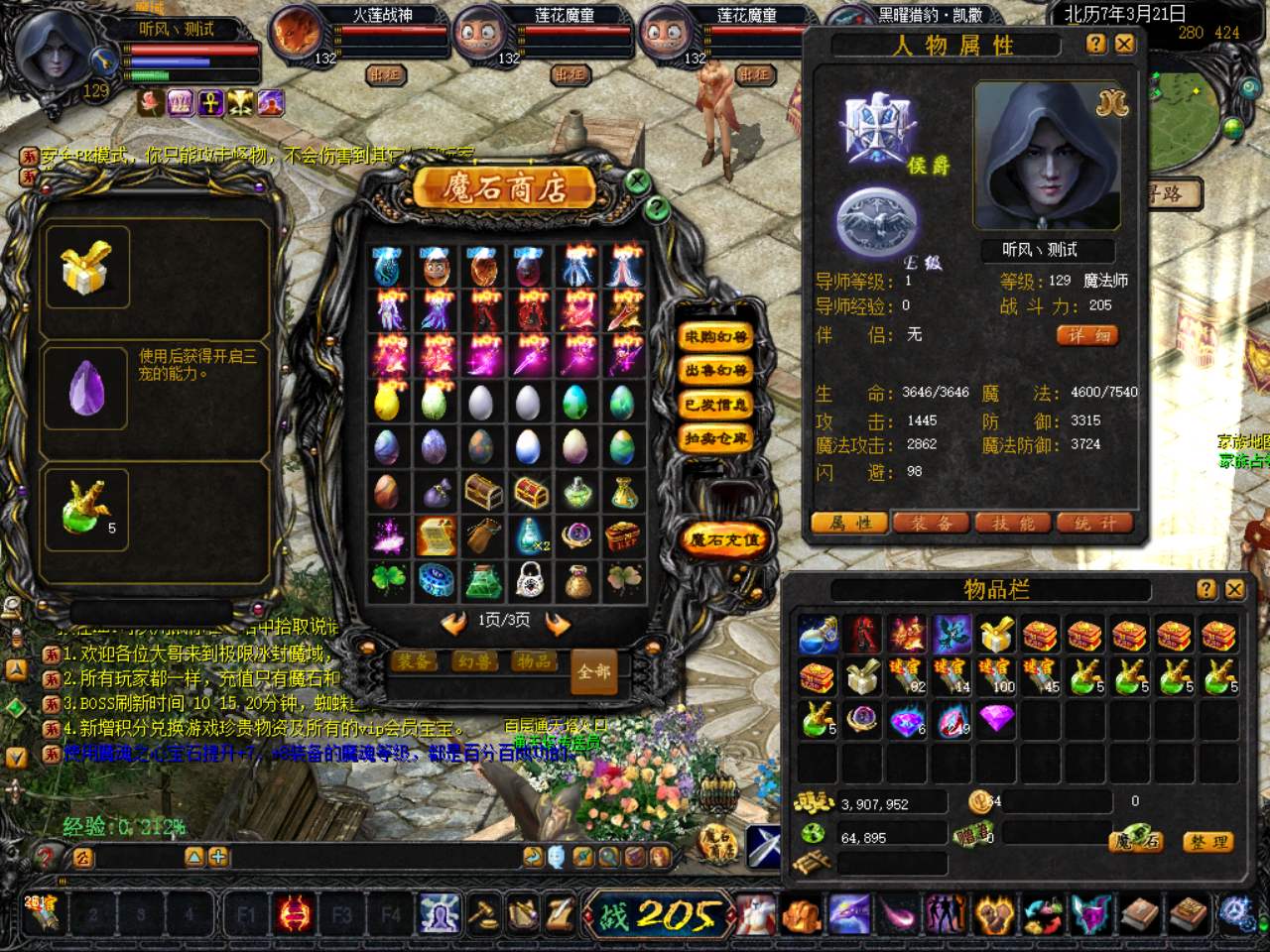Close the 物品栏 inventory window
The image size is (1270, 952).
1234,589
